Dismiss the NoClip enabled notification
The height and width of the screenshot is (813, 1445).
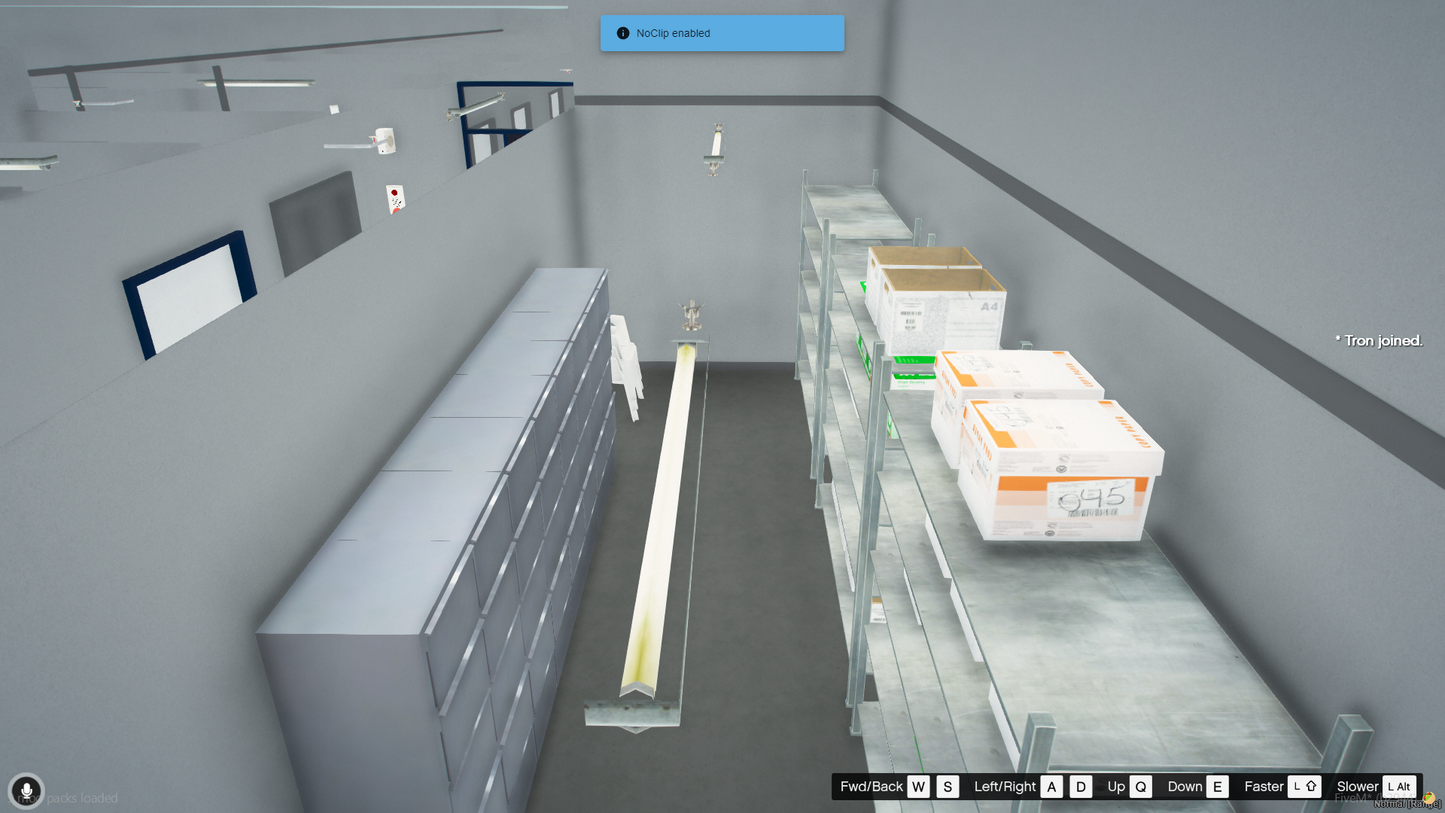coord(721,33)
